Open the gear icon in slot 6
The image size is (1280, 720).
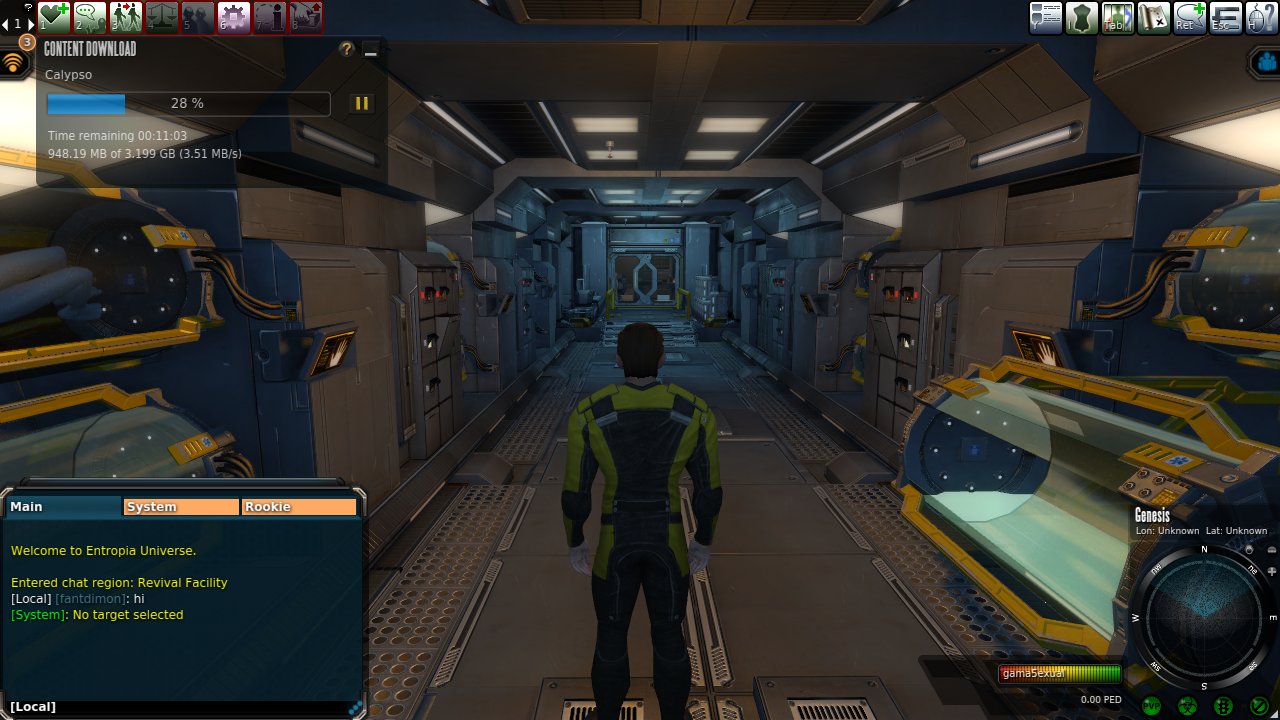(x=234, y=17)
